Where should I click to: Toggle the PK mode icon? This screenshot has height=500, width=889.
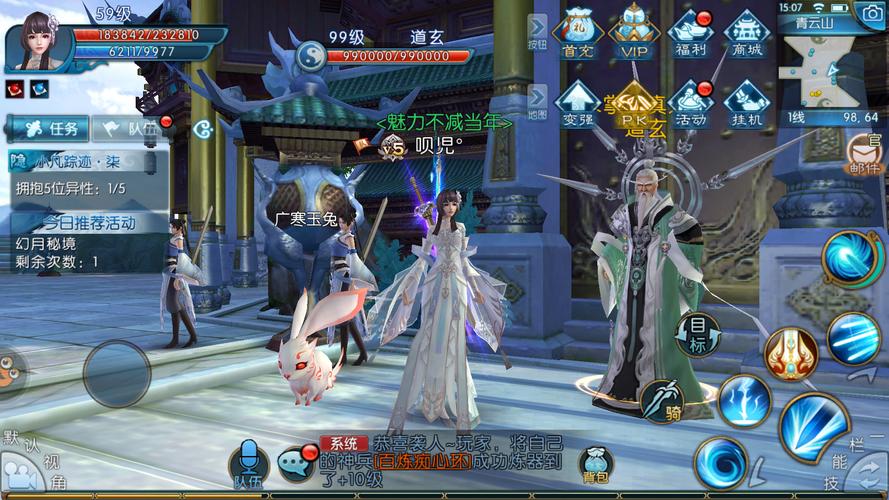point(634,103)
